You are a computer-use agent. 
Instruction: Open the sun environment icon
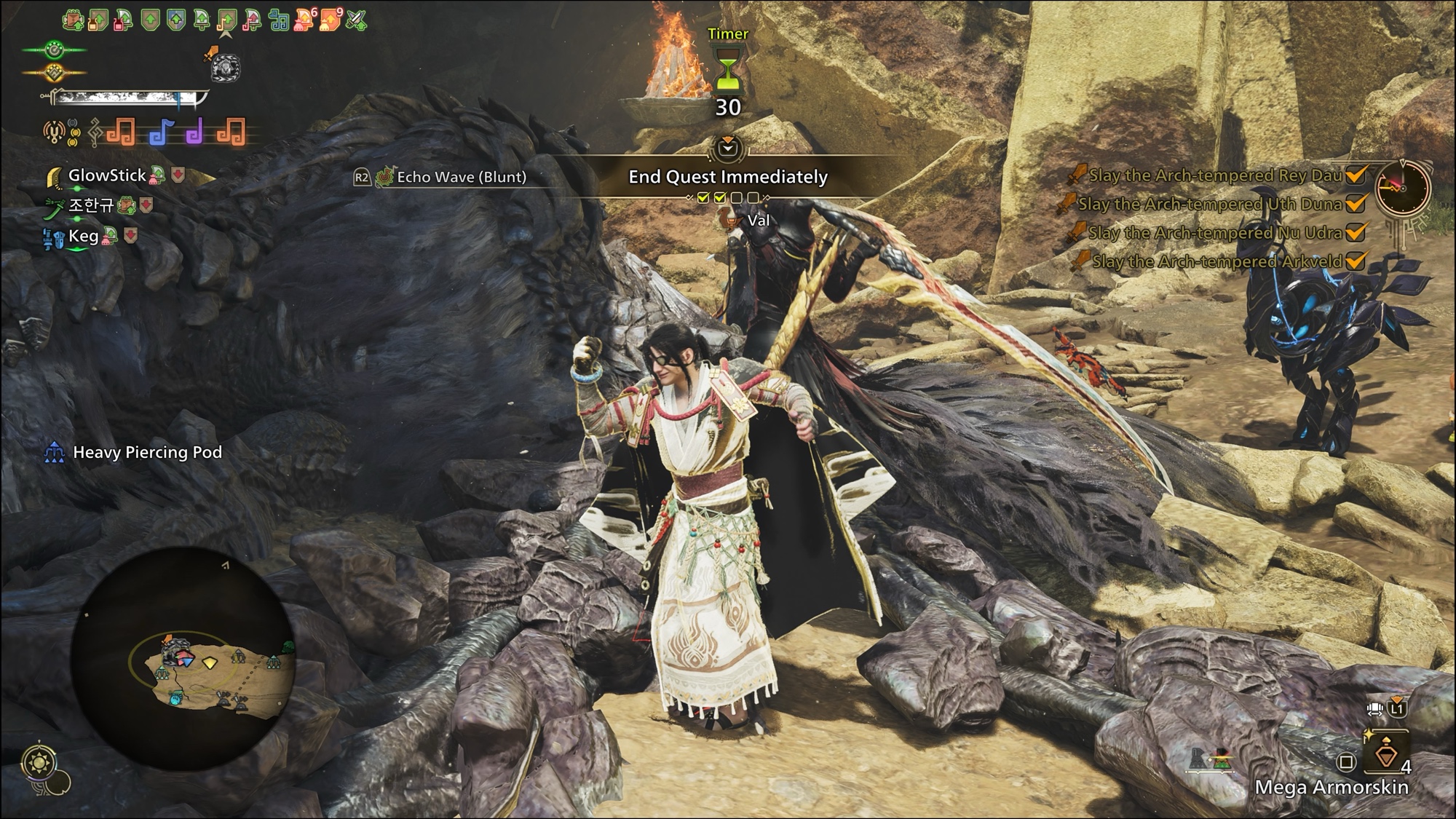(36, 762)
